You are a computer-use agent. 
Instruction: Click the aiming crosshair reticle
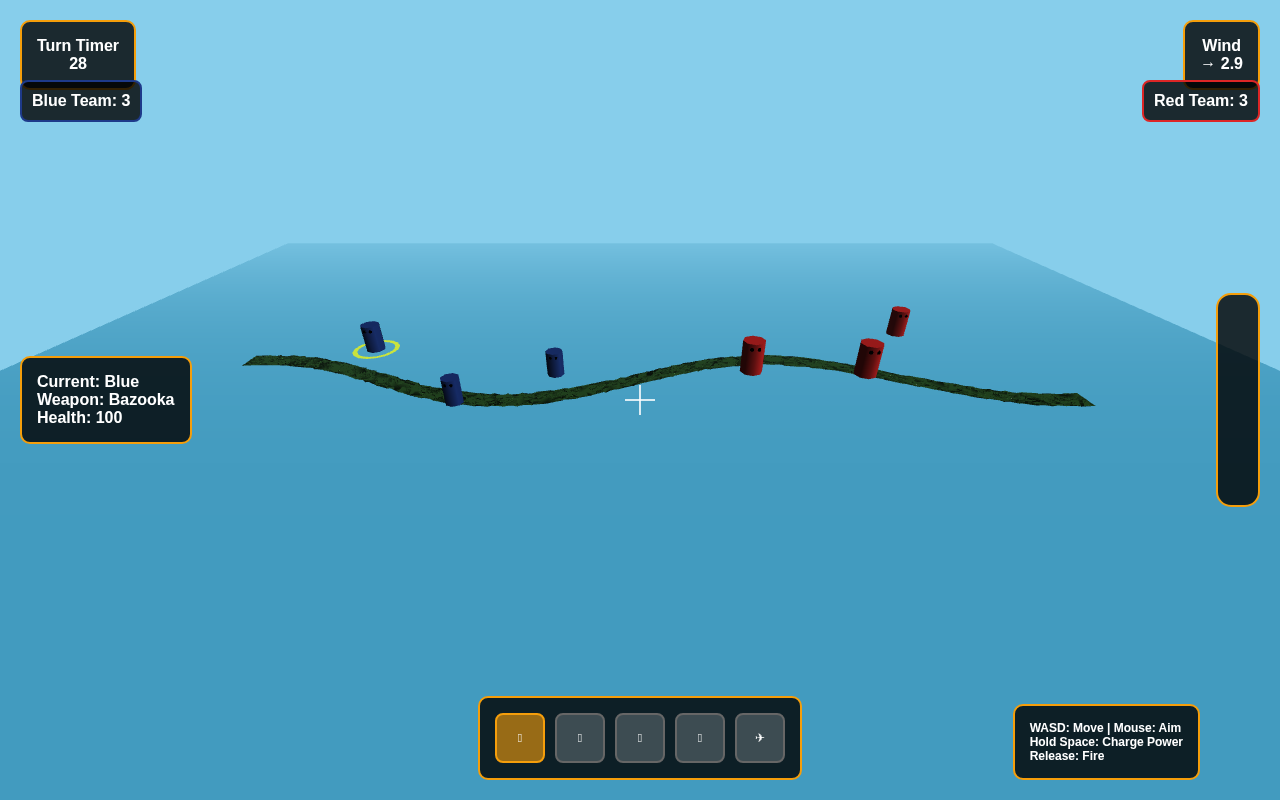(x=640, y=400)
